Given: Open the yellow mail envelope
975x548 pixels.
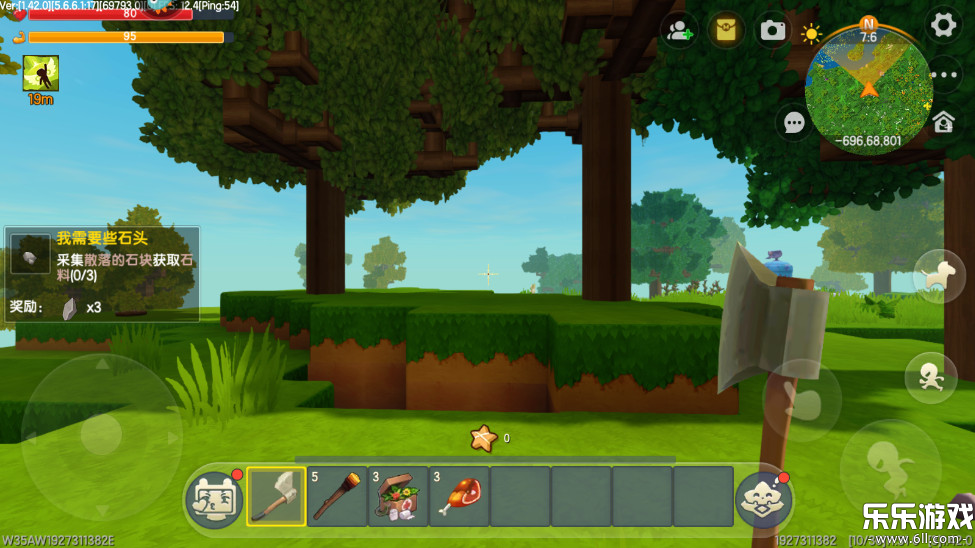Looking at the screenshot, I should pos(726,30).
